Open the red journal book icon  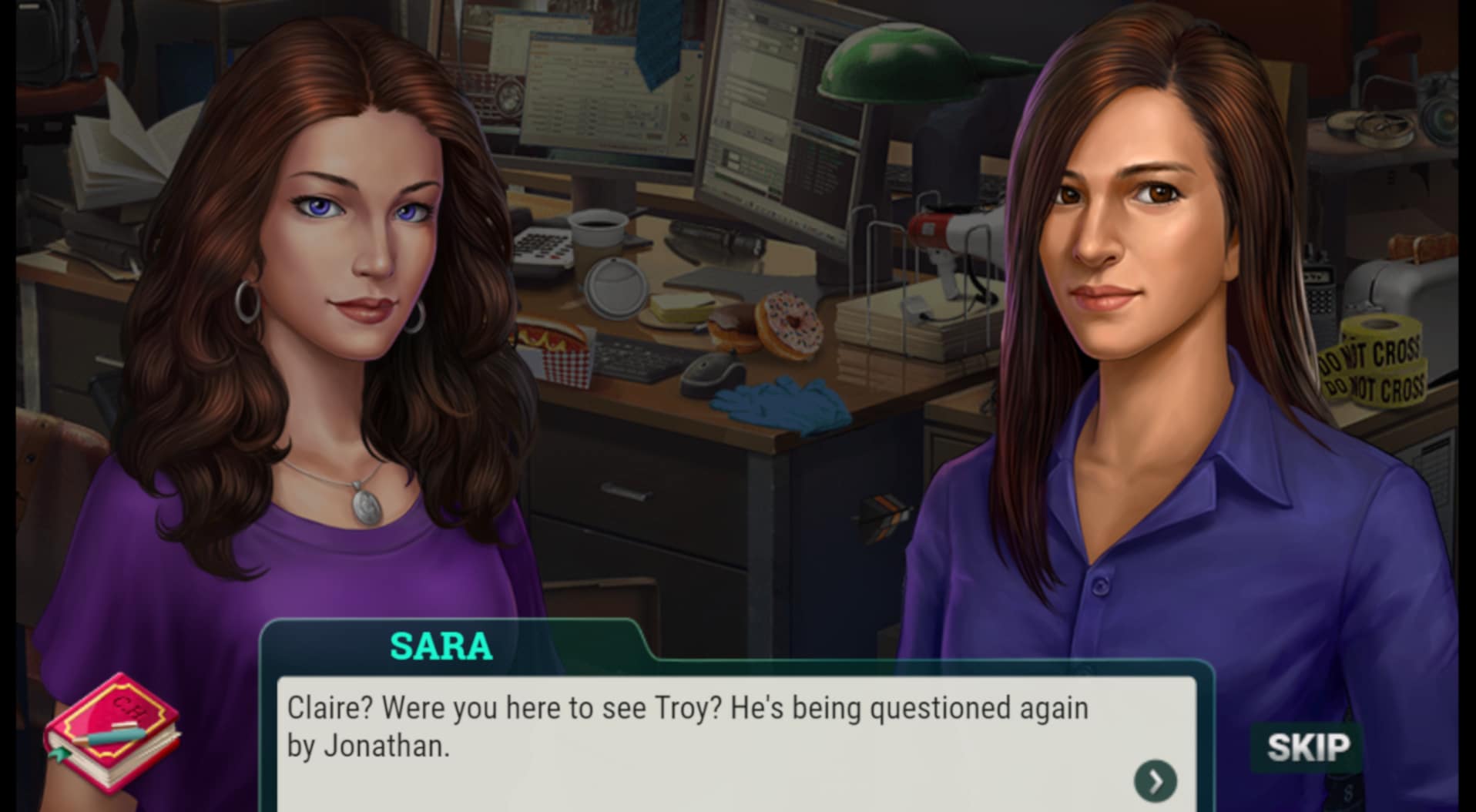coord(112,731)
